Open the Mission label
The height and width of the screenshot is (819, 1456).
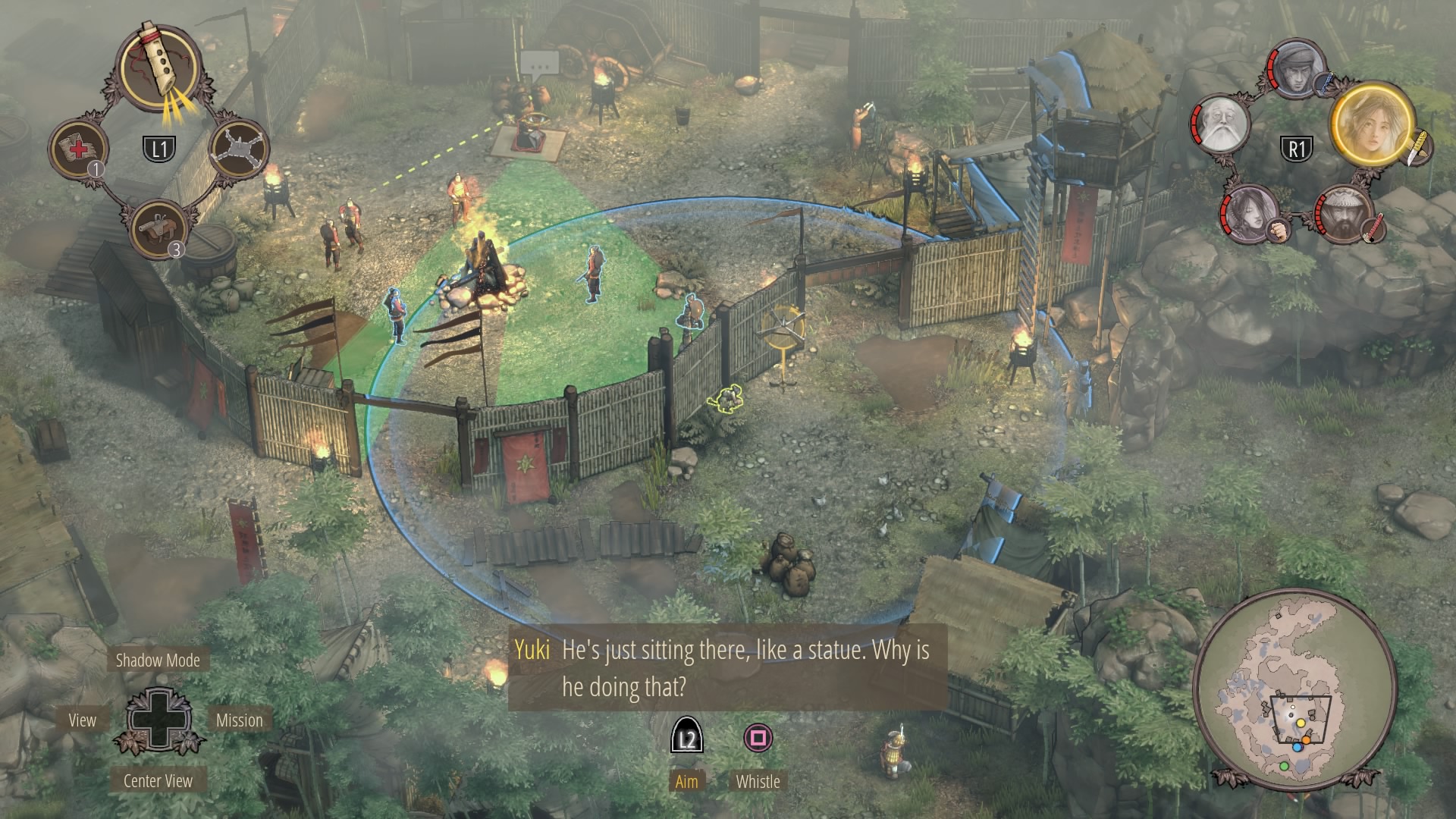(x=240, y=720)
